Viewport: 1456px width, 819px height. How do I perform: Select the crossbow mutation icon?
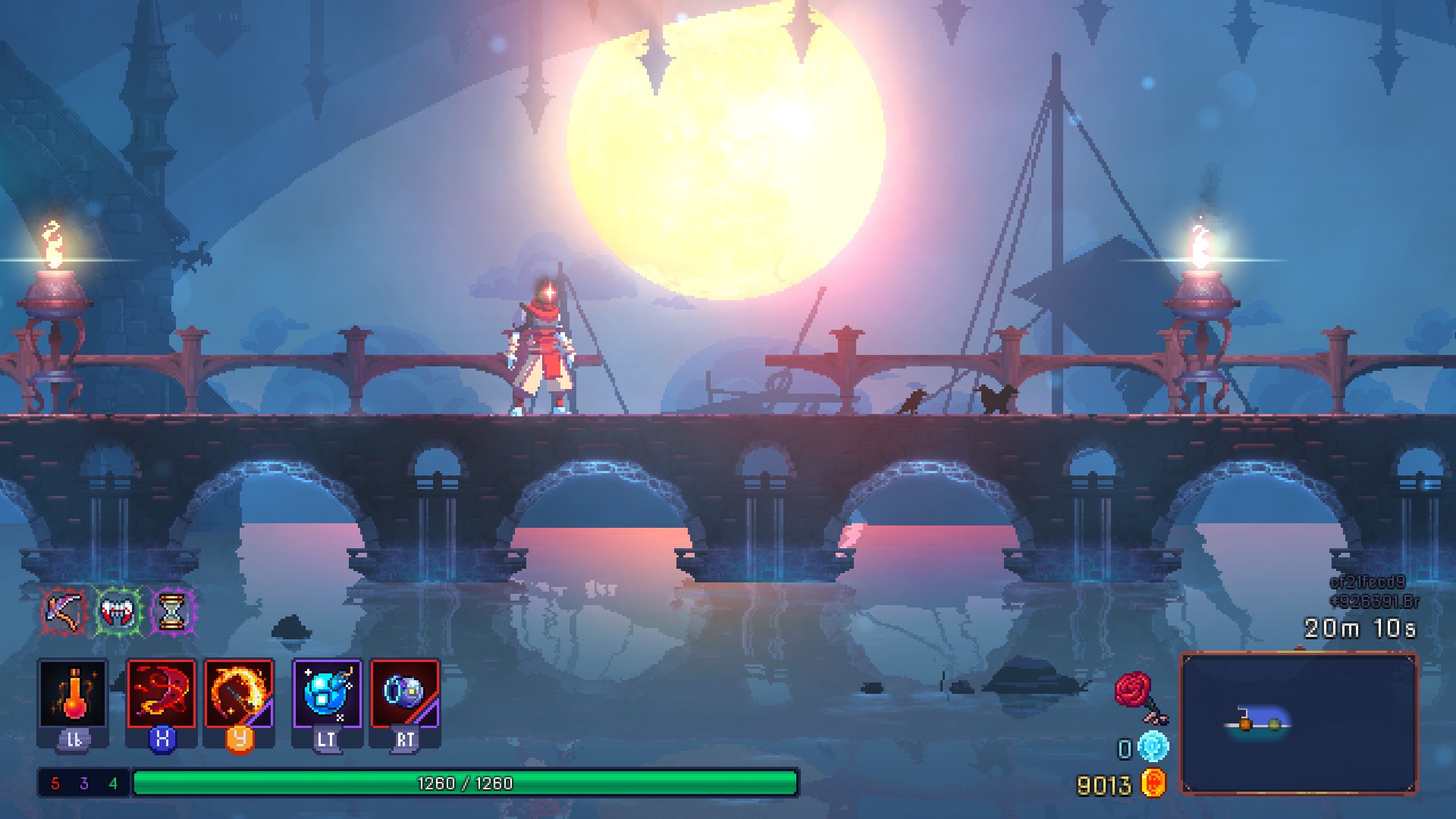pos(64,607)
